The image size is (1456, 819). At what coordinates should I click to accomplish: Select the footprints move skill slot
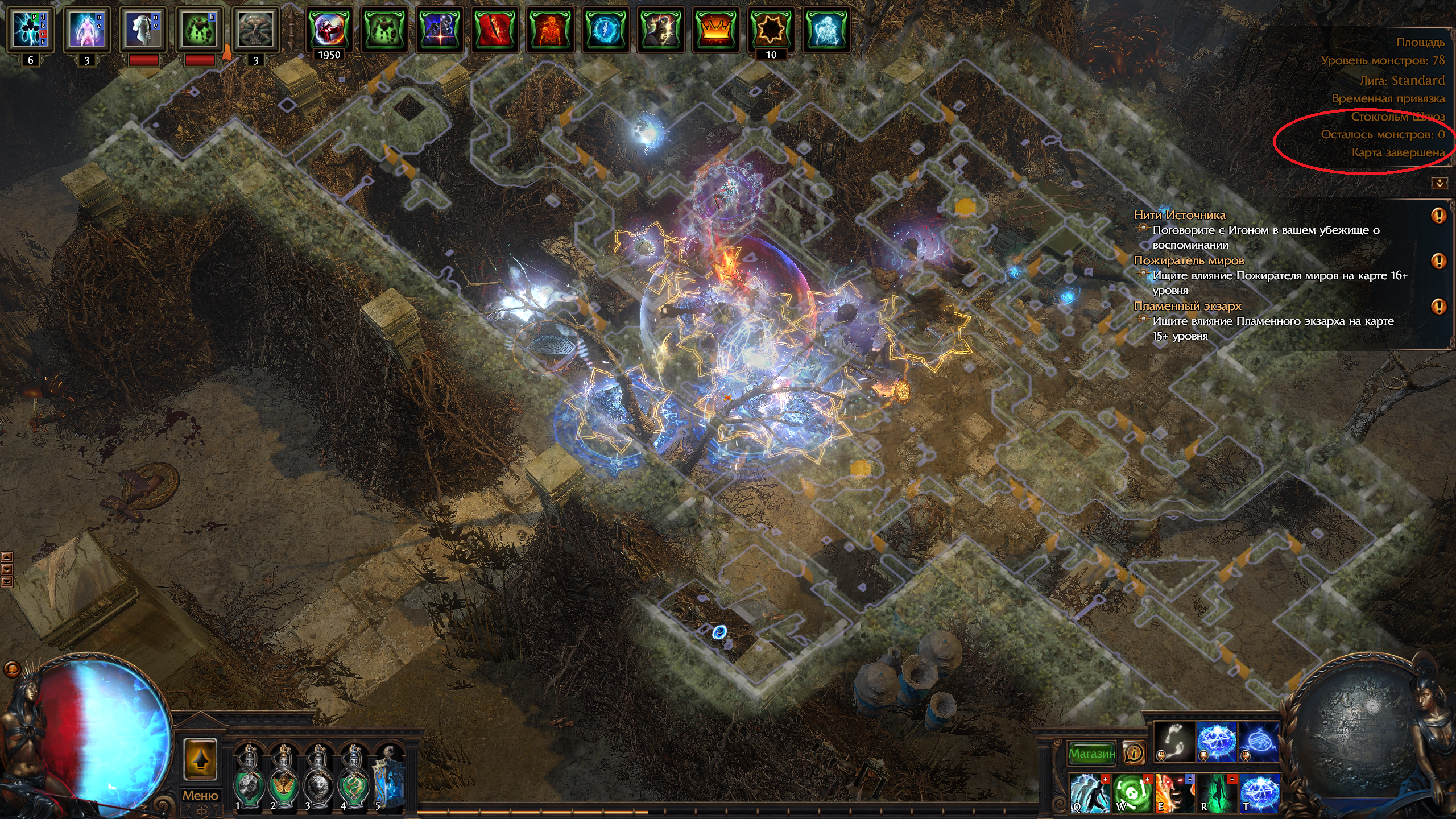click(1174, 742)
